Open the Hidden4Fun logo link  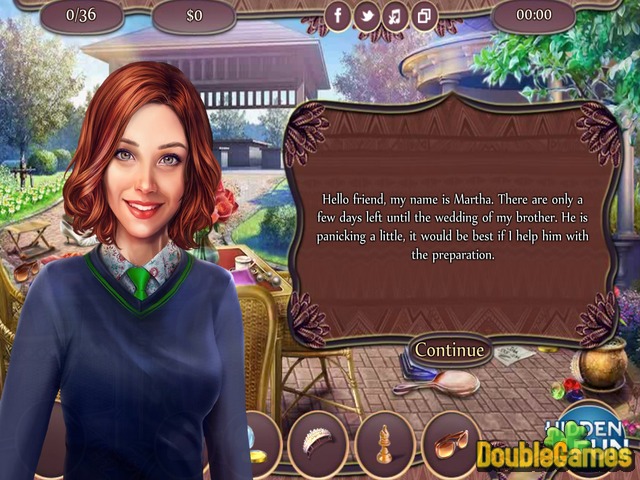pyautogui.click(x=590, y=425)
